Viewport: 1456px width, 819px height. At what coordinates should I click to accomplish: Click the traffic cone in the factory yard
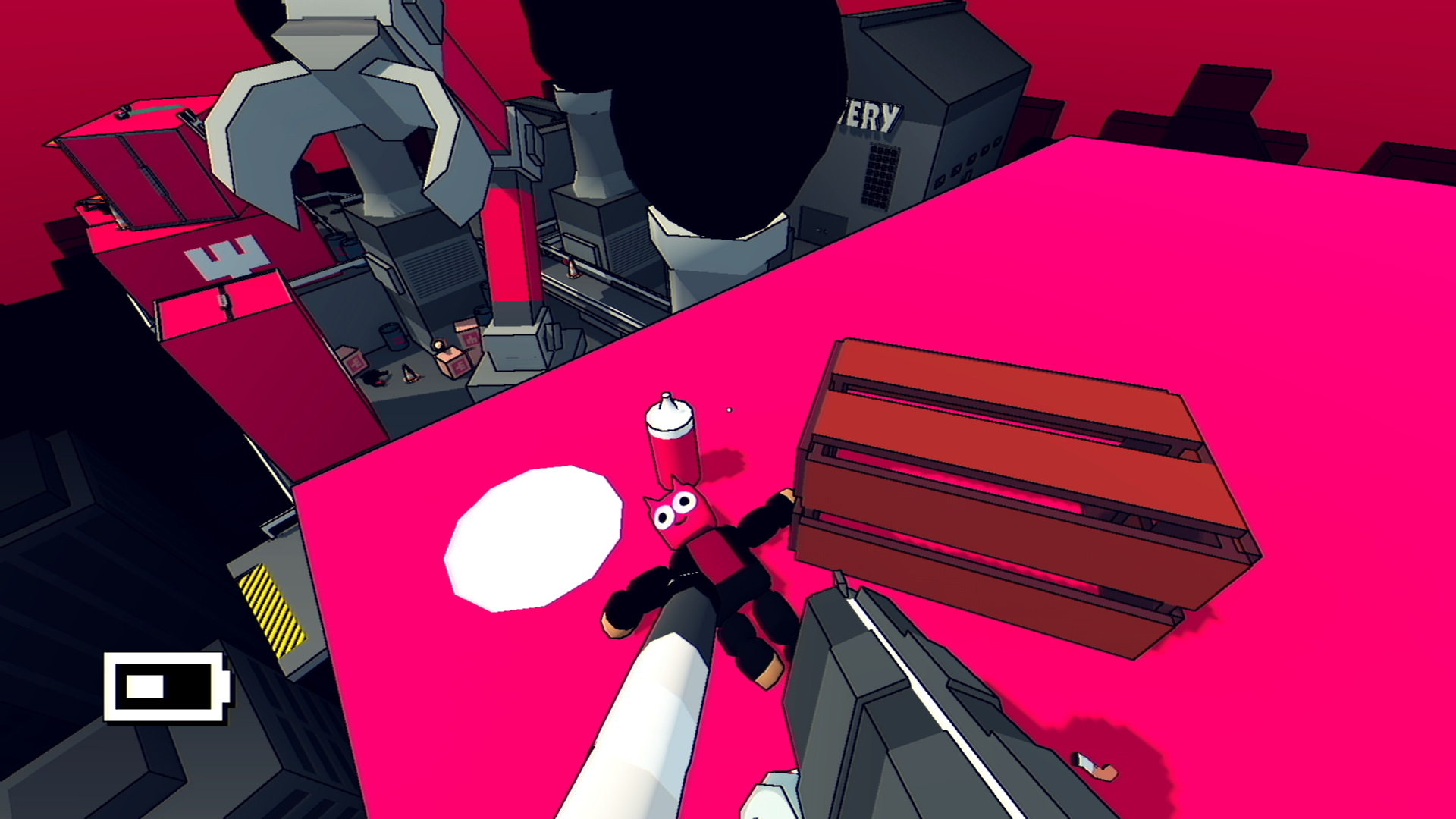(409, 373)
